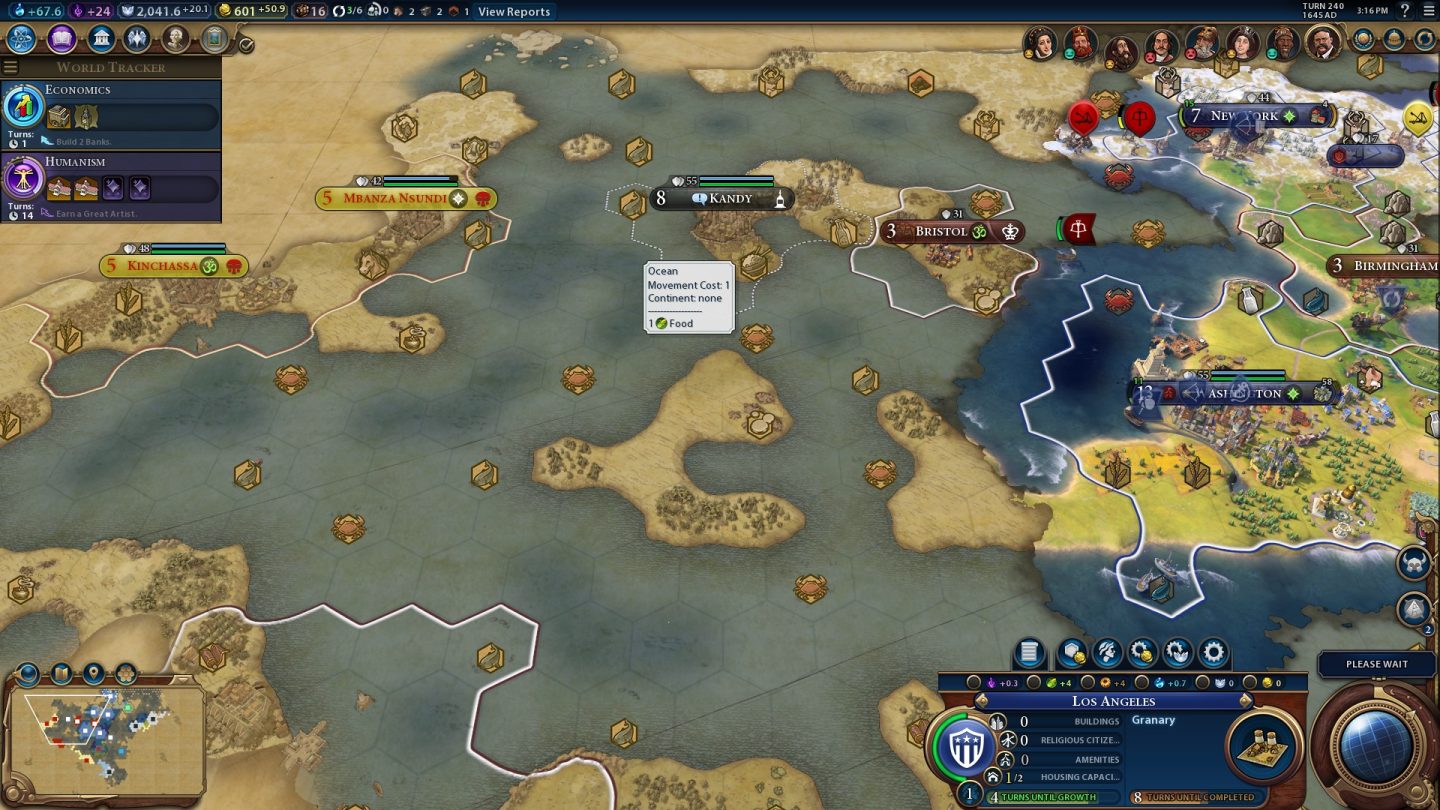This screenshot has height=810, width=1440.
Task: Collapse the minimap panel with its chevron
Action: pos(182,680)
